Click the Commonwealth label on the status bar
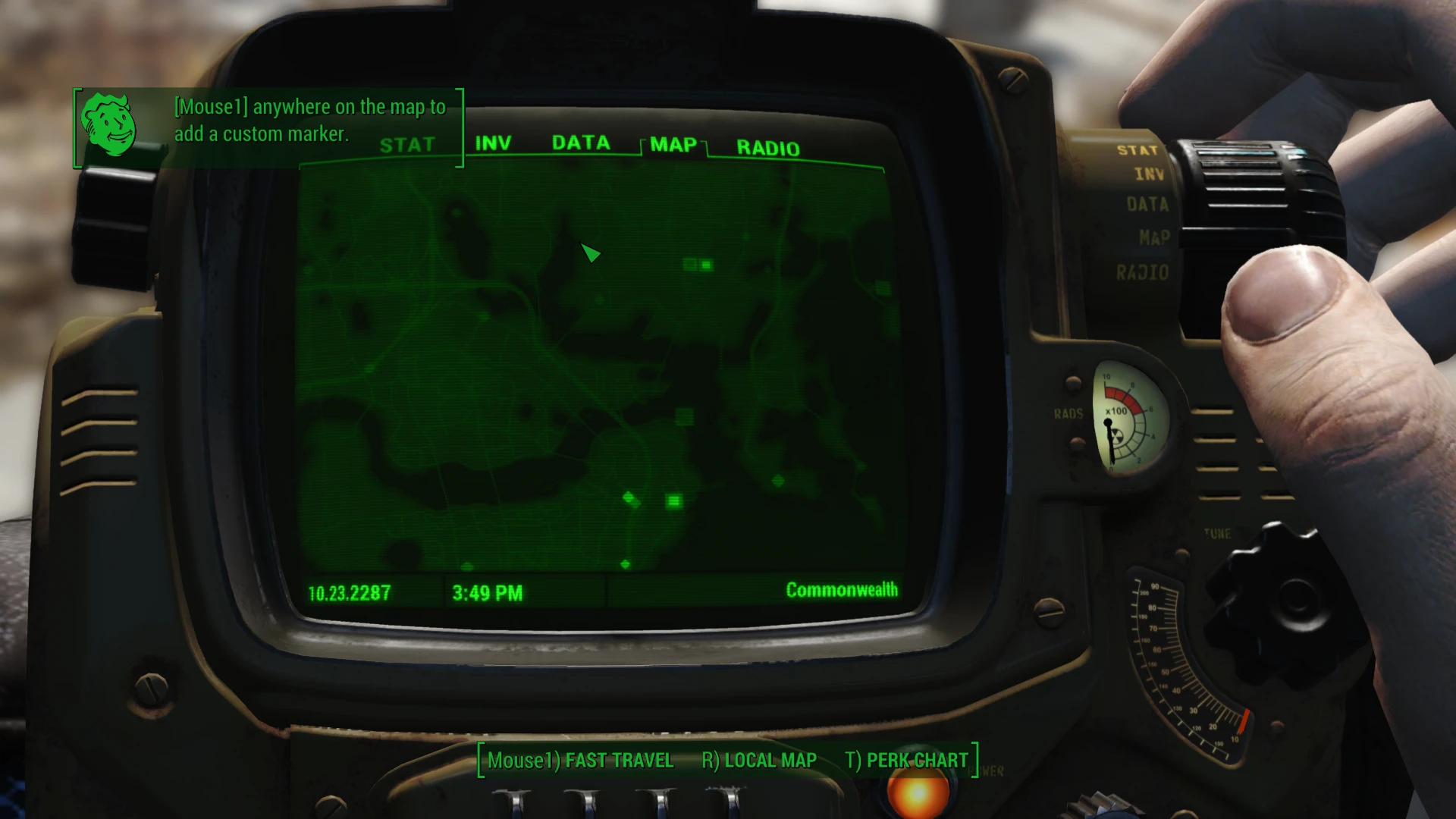This screenshot has height=819, width=1456. (x=842, y=588)
